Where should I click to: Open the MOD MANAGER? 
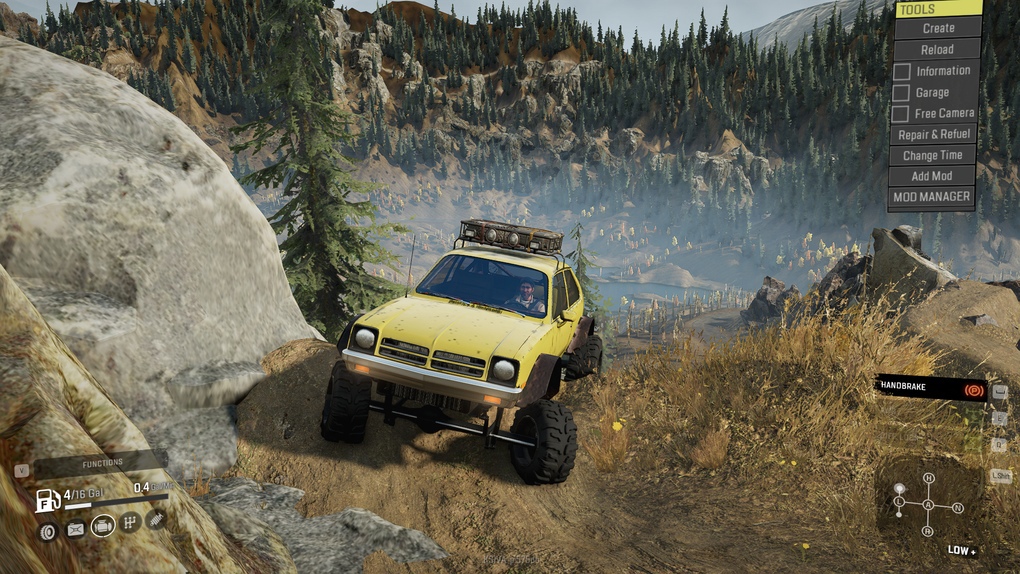[931, 197]
